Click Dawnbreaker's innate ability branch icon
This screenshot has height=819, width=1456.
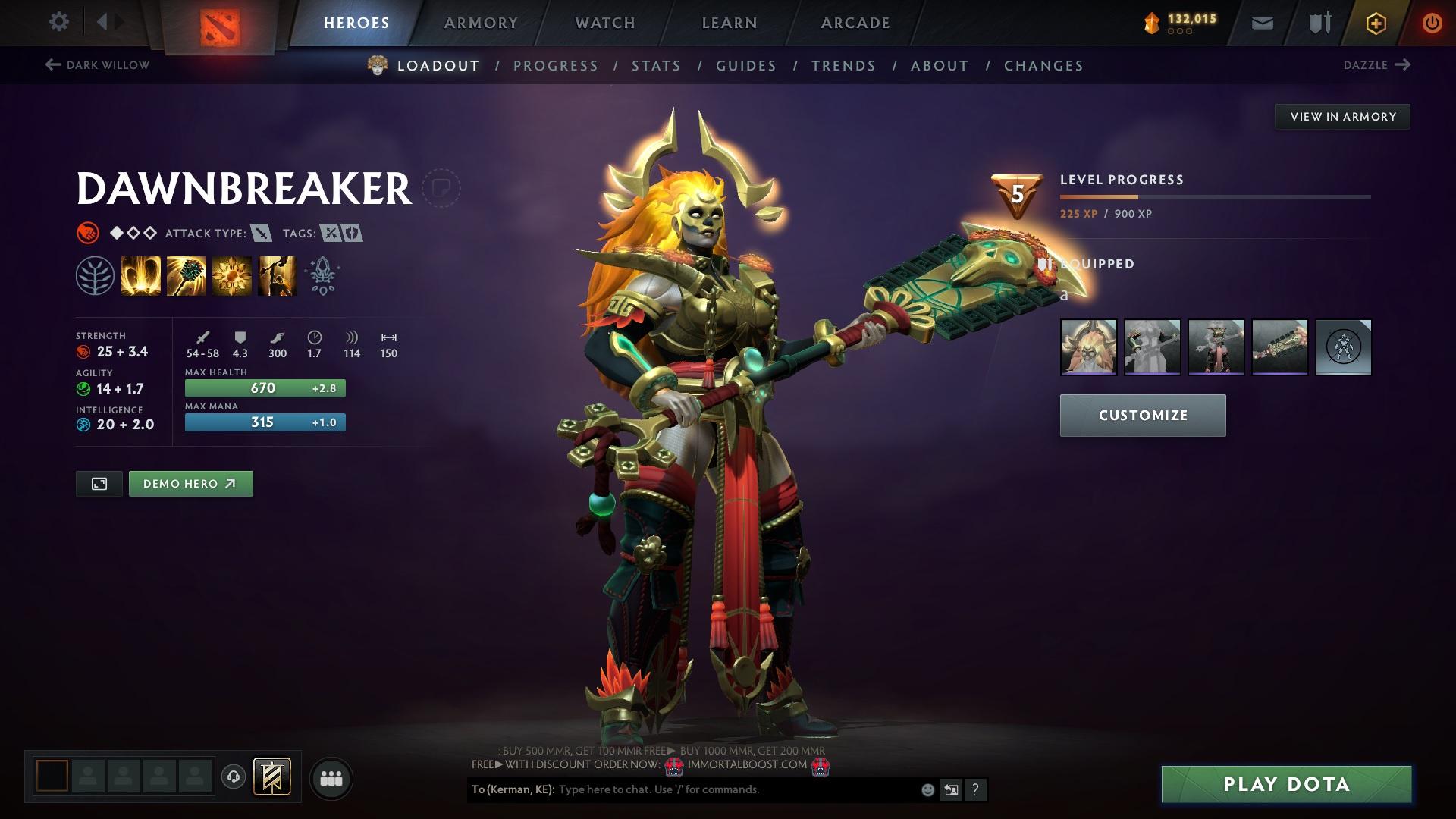[x=96, y=275]
